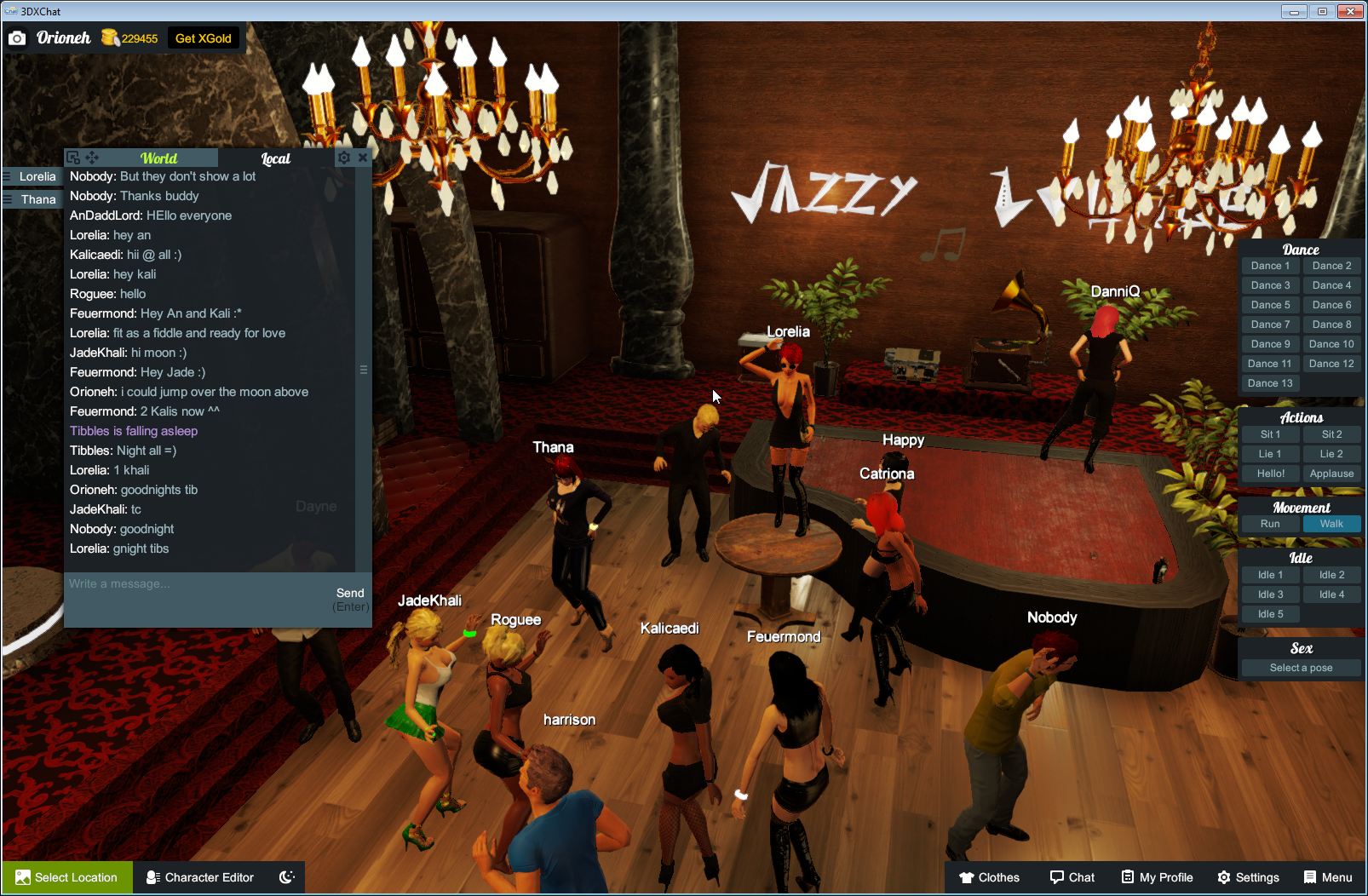Image resolution: width=1368 pixels, height=896 pixels.
Task: Open chat settings via the gear icon
Action: tap(343, 158)
